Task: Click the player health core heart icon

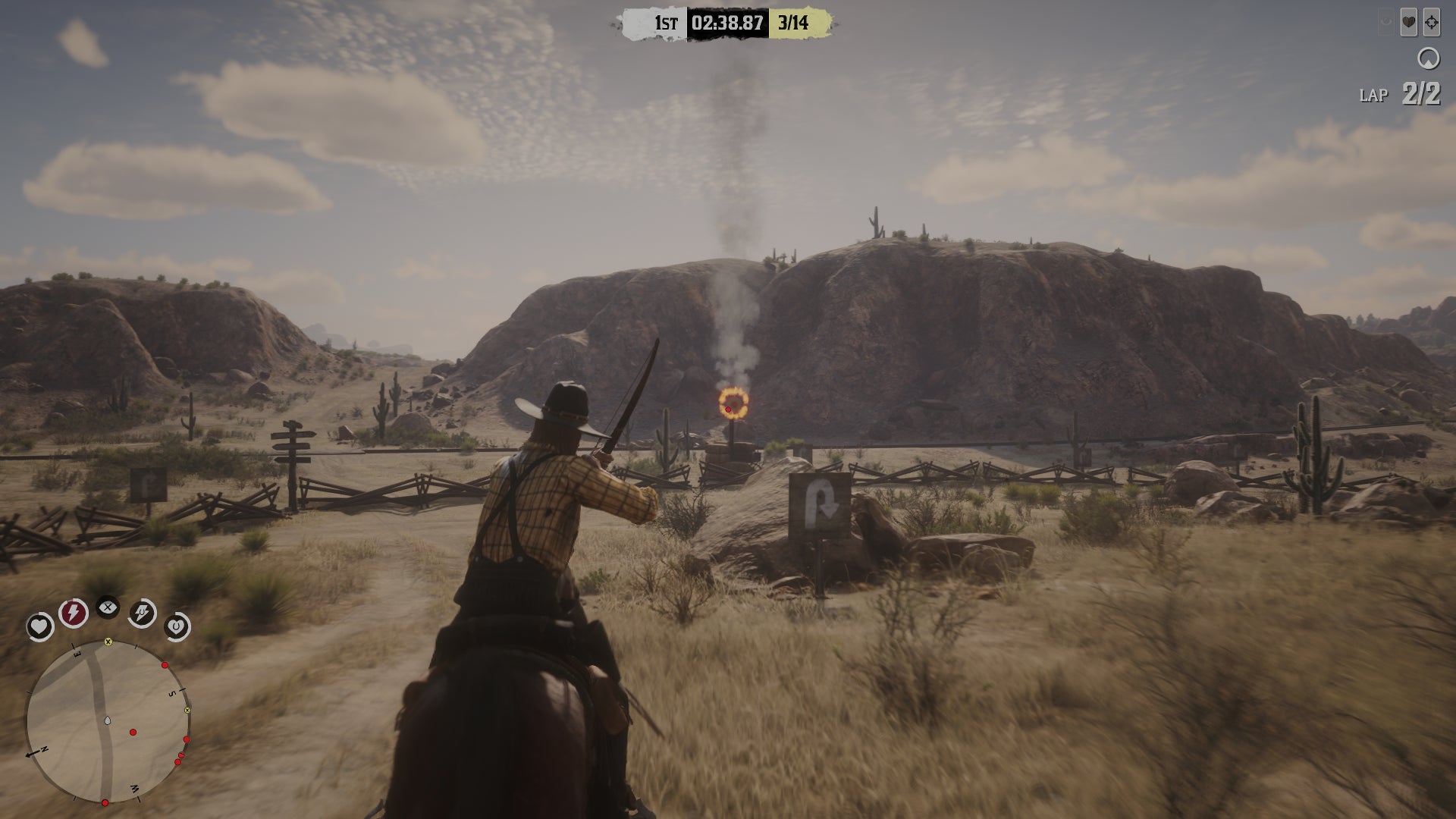Action: click(x=39, y=626)
